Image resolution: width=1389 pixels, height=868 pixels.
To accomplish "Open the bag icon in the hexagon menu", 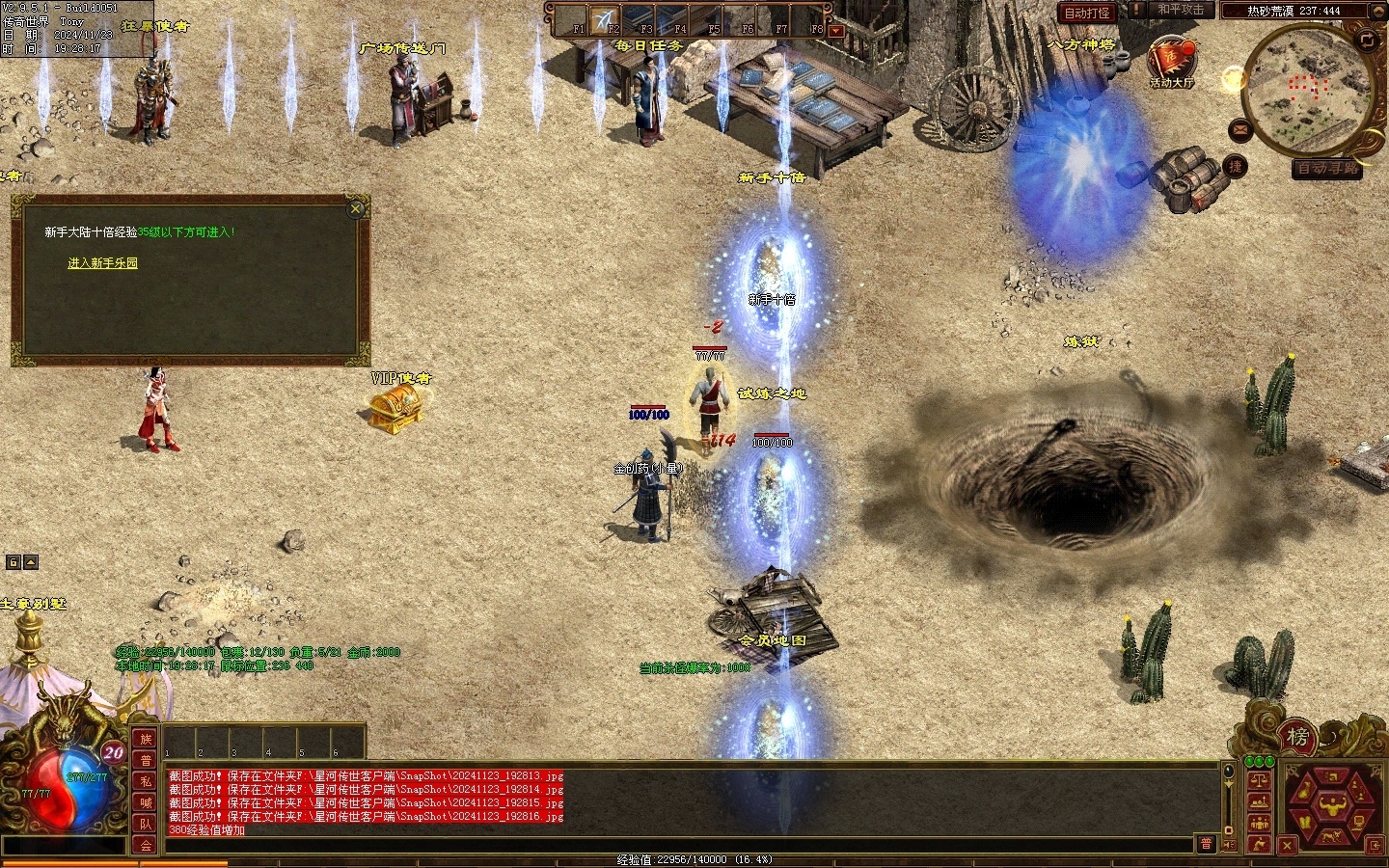I will pyautogui.click(x=1305, y=789).
